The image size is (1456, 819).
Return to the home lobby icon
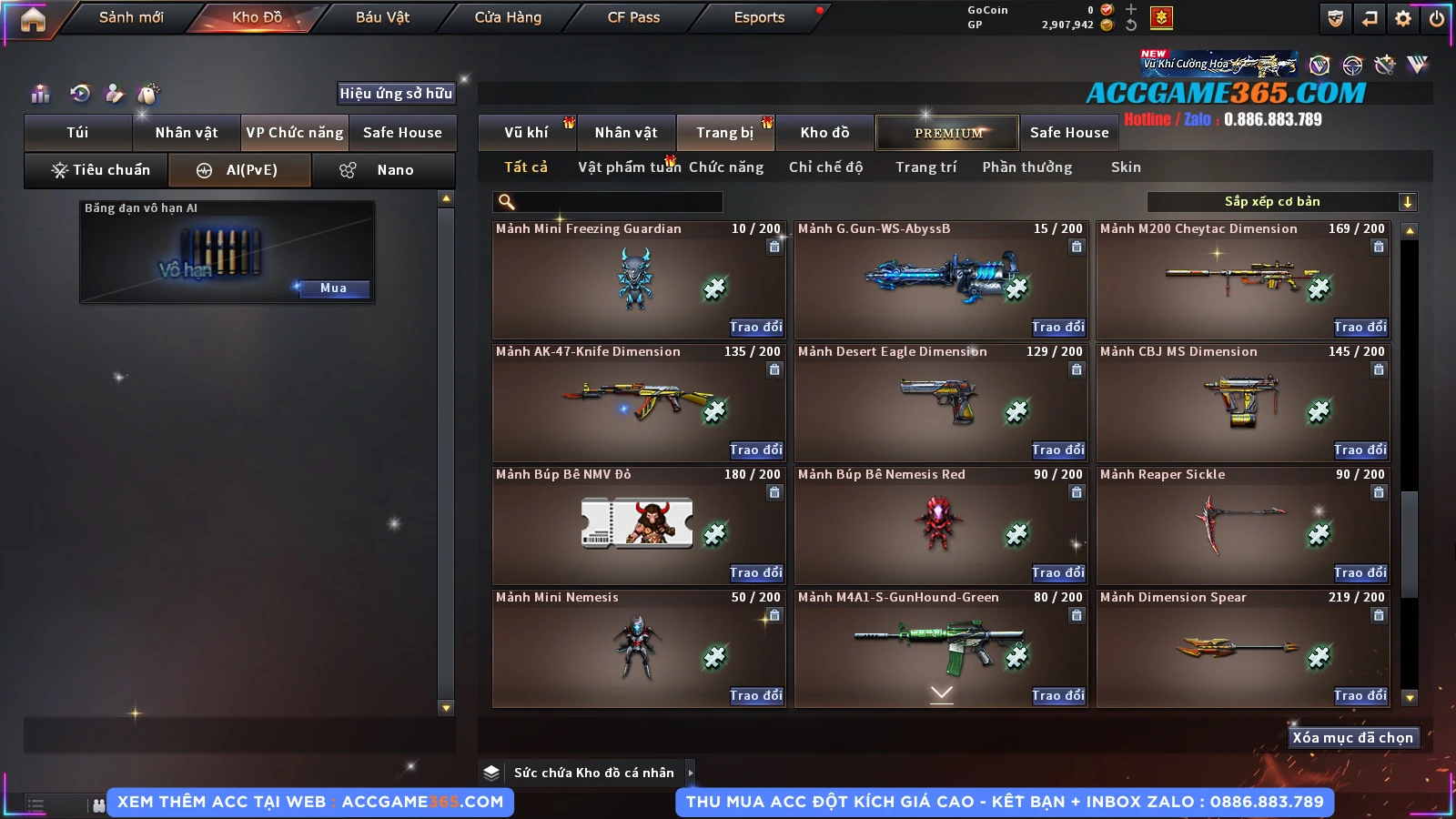click(33, 18)
